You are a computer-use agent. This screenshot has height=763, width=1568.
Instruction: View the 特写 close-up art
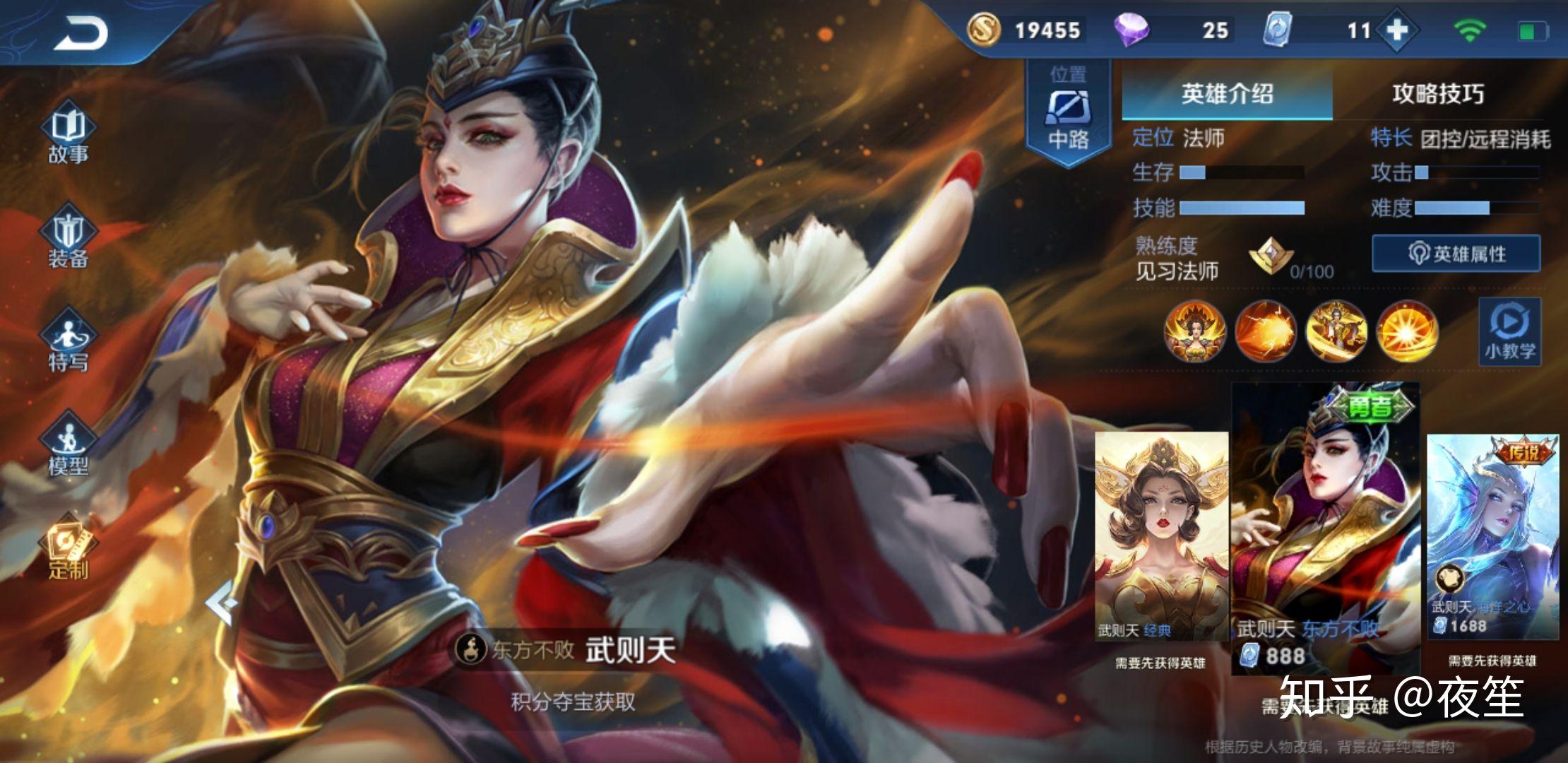coord(69,344)
